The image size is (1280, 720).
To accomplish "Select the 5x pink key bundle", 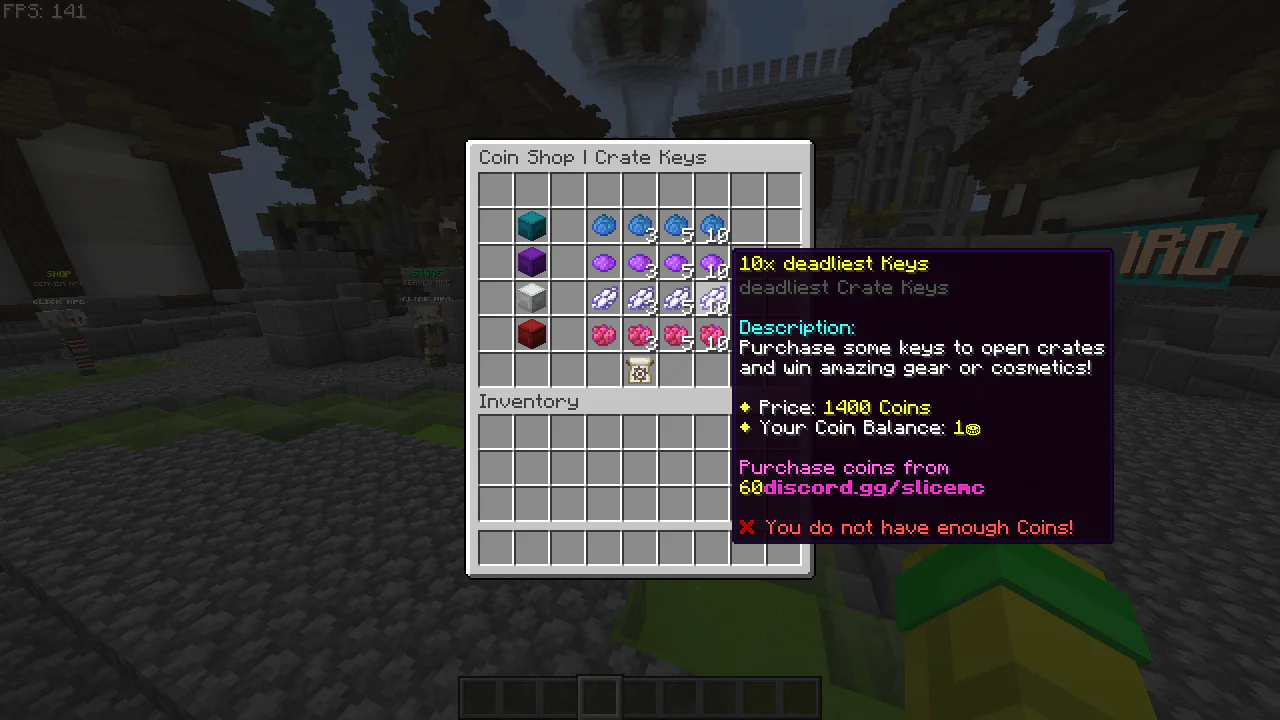I will tap(675, 333).
